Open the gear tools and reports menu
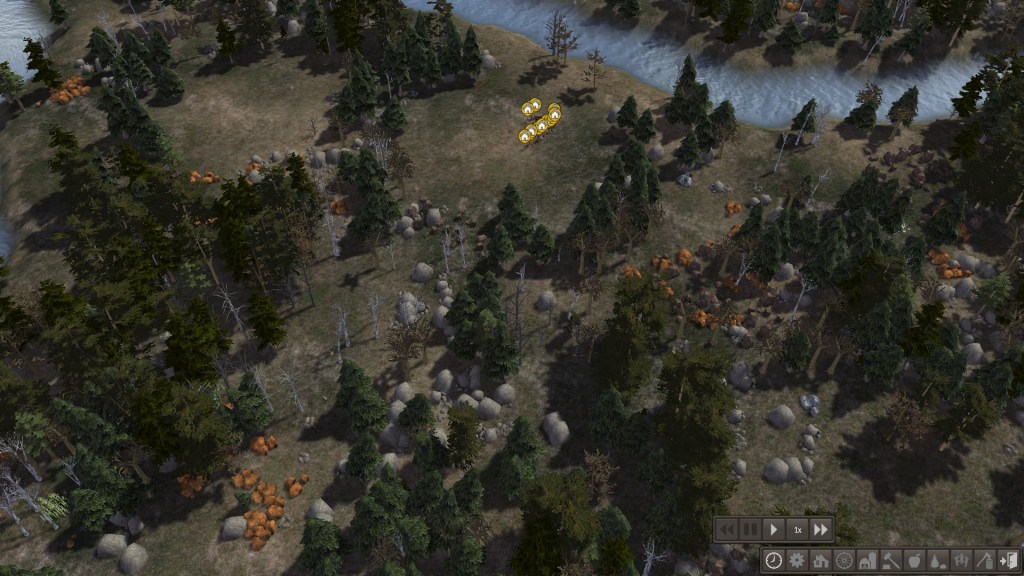1024x576 pixels. [x=797, y=560]
